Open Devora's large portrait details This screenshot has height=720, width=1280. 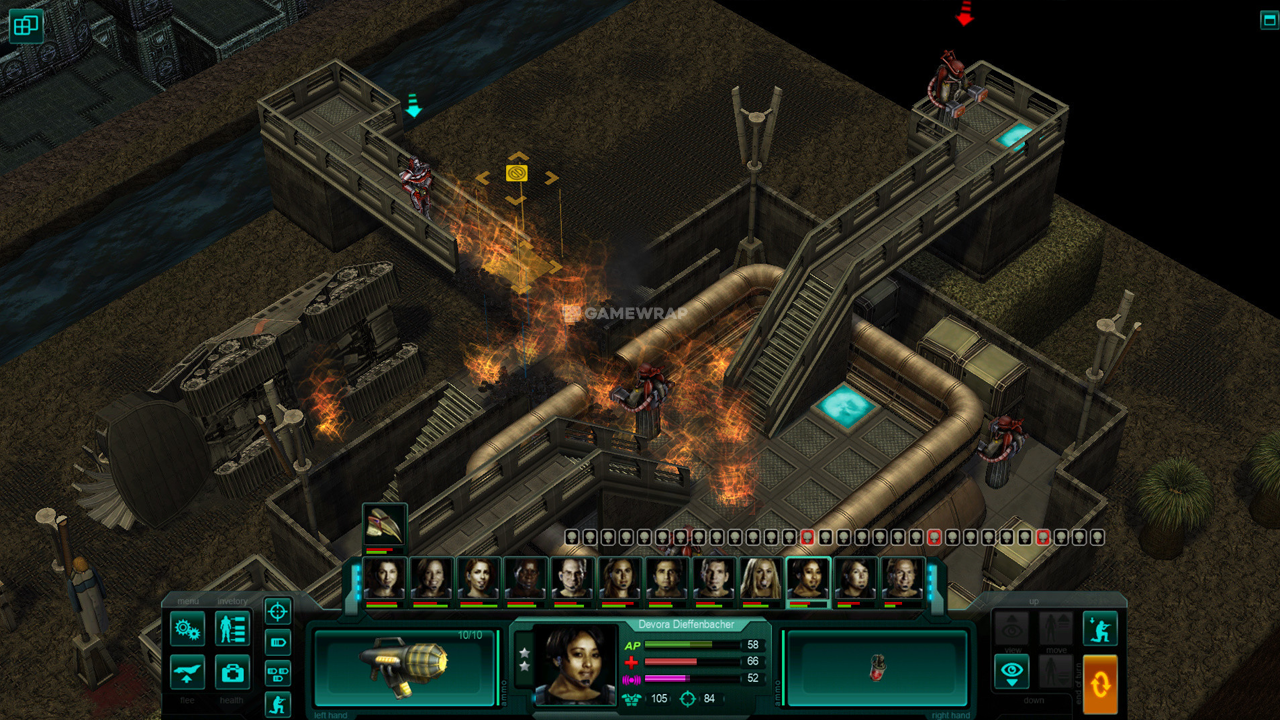(574, 665)
